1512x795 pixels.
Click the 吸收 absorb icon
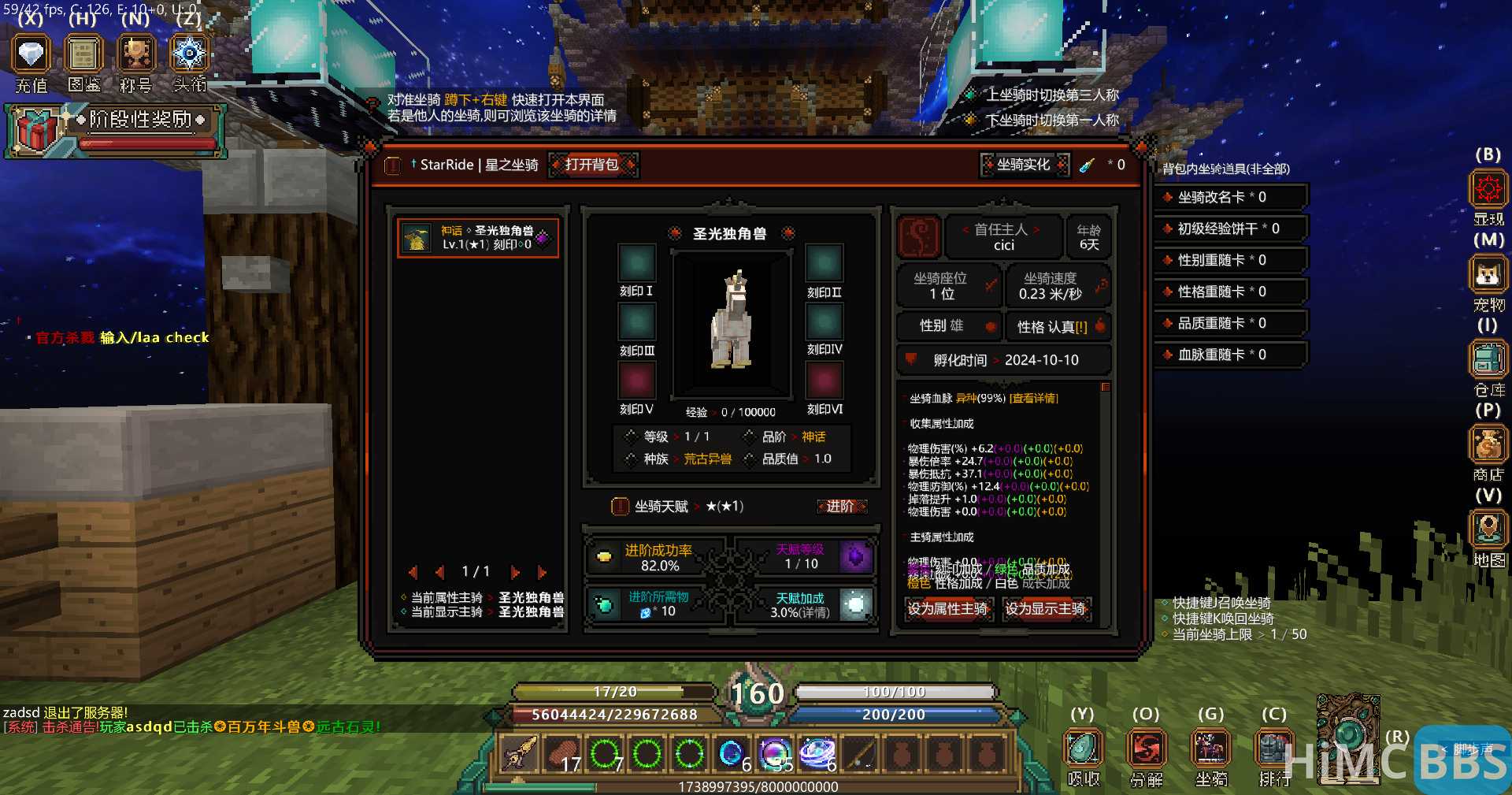point(1083,747)
